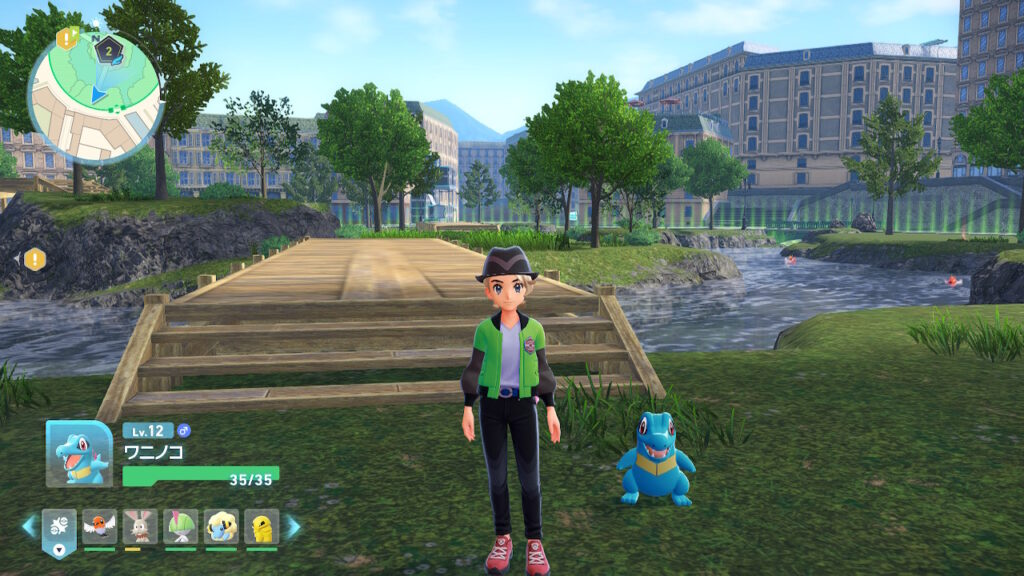Choose Bunnelby from the party bar
1024x576 pixels.
tap(140, 526)
